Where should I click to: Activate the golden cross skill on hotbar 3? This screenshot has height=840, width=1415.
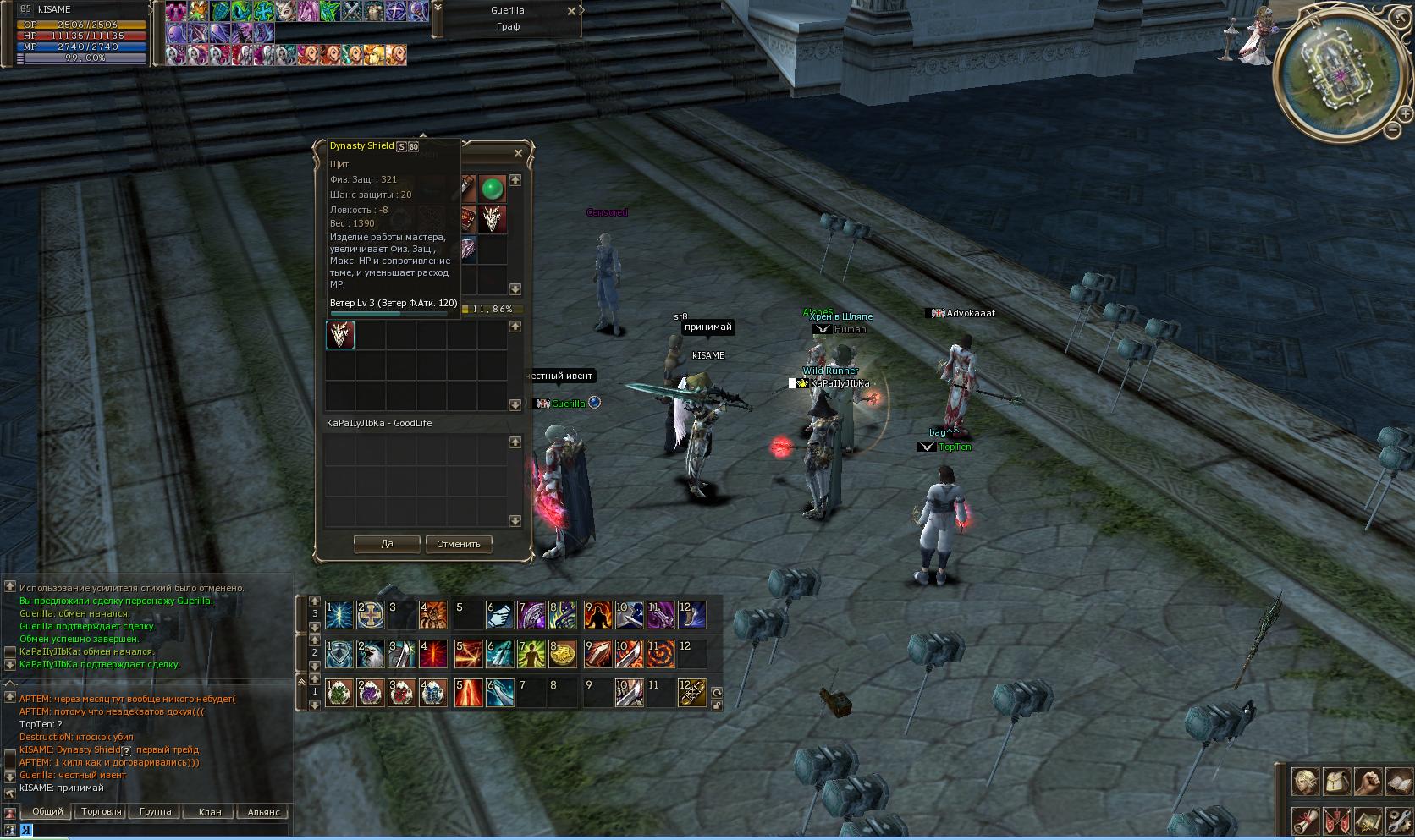coord(370,615)
